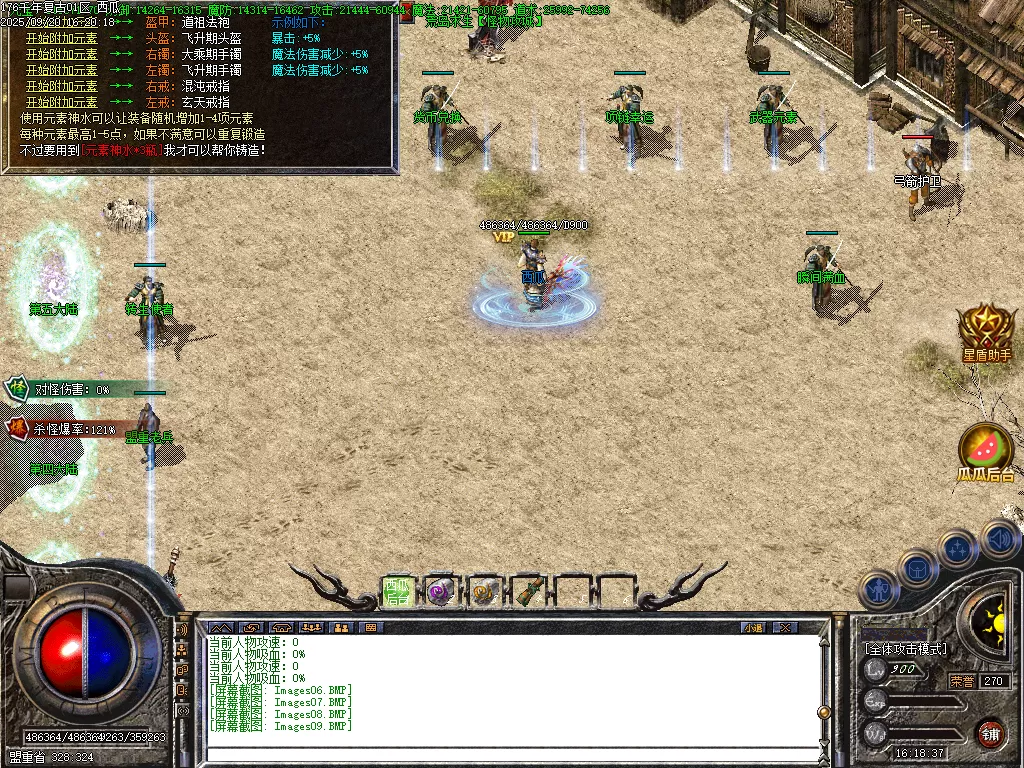Select the green 西瓜后台 hotbar slot
The width and height of the screenshot is (1024, 768).
coord(399,592)
